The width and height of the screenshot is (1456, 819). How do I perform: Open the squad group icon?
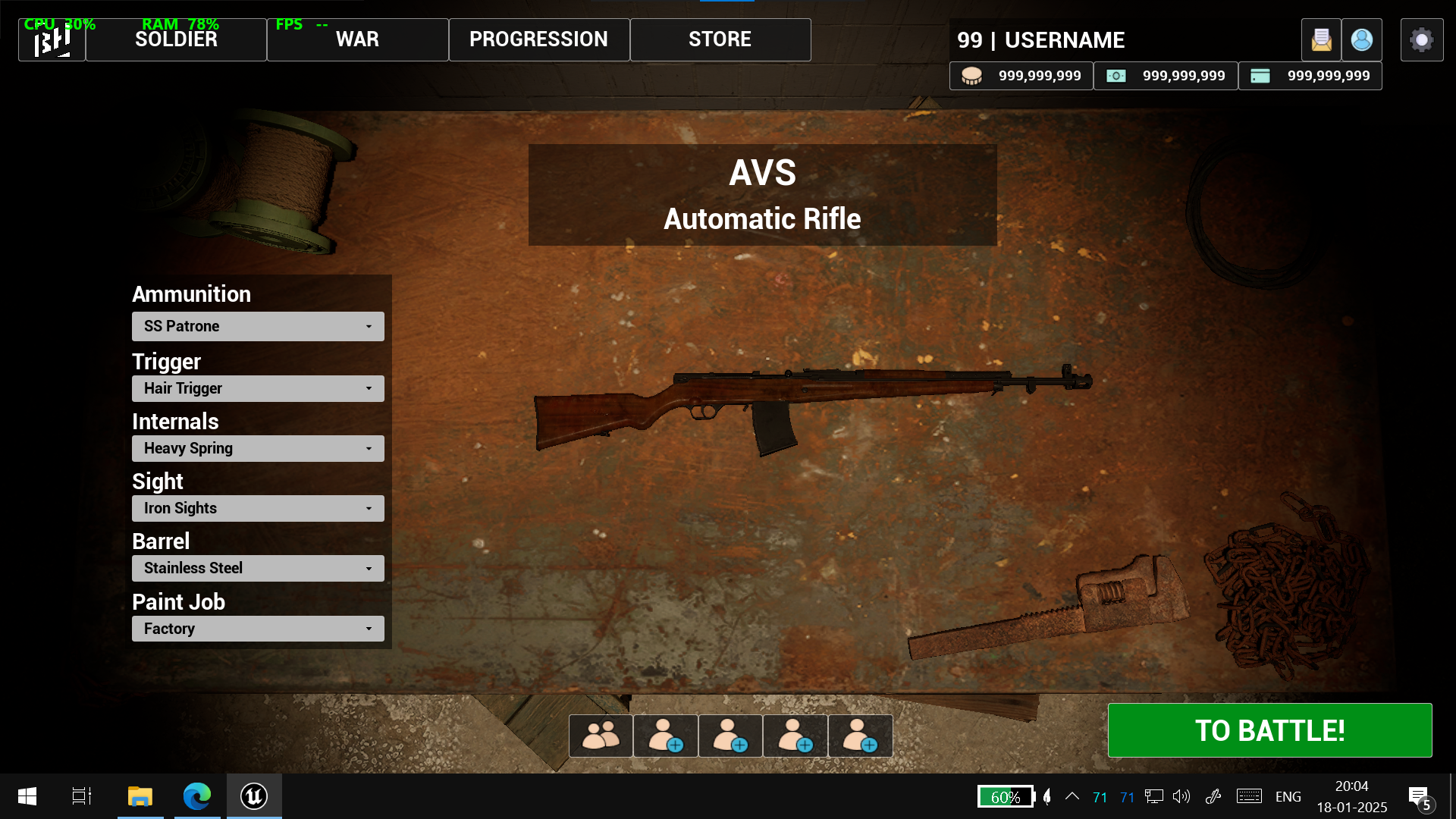coord(601,736)
